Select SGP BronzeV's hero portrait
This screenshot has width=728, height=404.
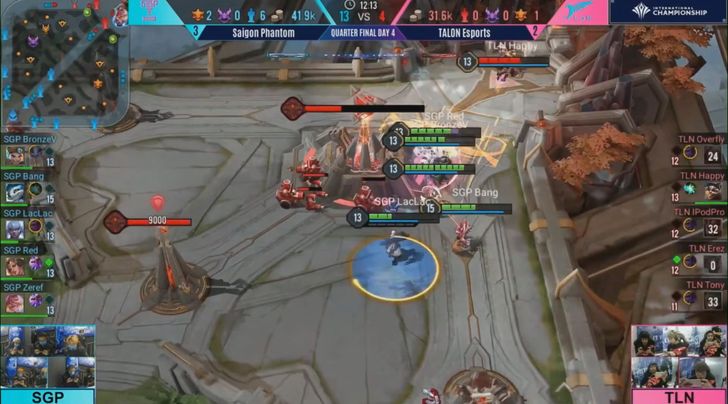(x=15, y=157)
